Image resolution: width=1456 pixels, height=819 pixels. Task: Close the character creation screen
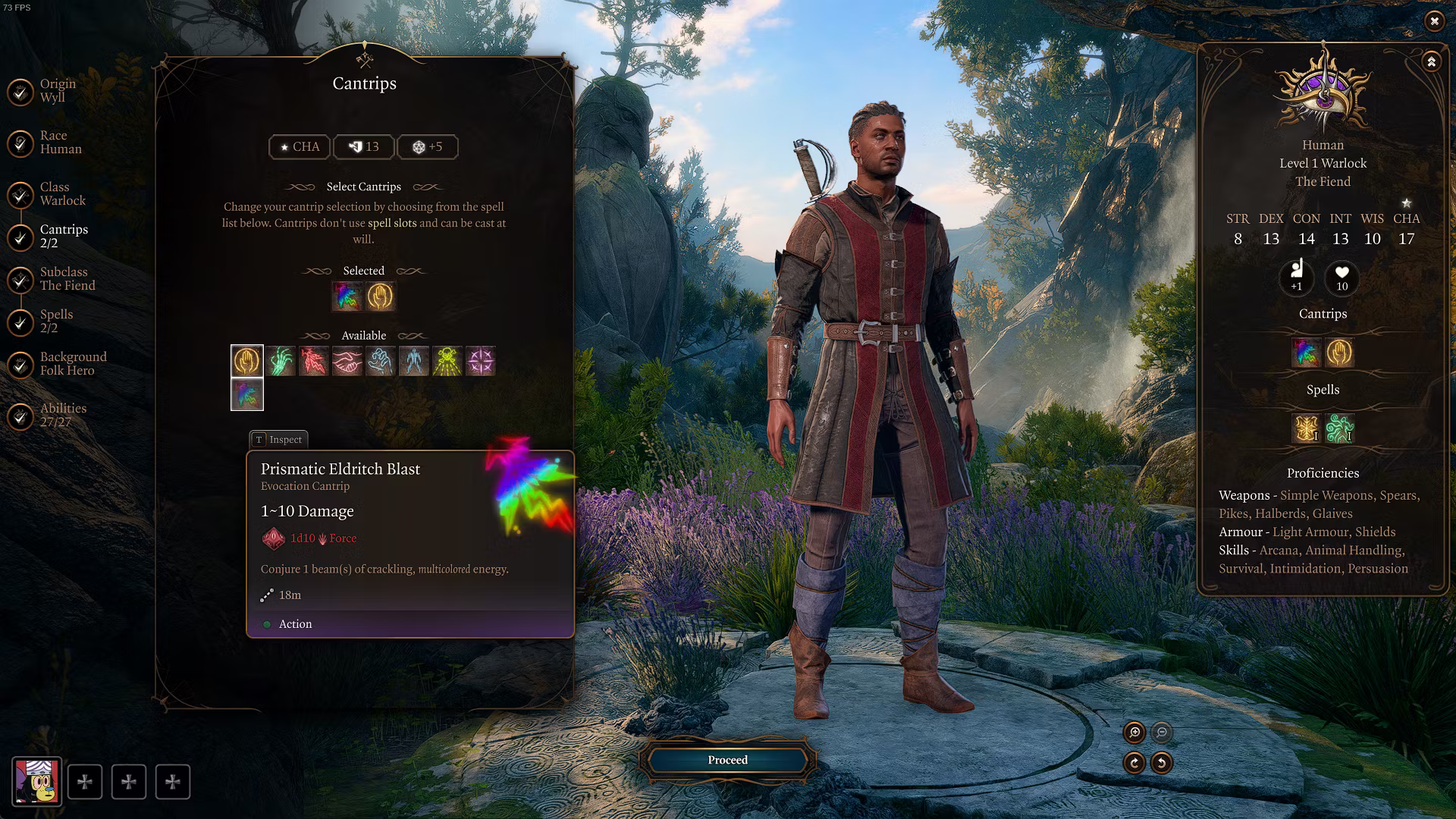click(1434, 21)
